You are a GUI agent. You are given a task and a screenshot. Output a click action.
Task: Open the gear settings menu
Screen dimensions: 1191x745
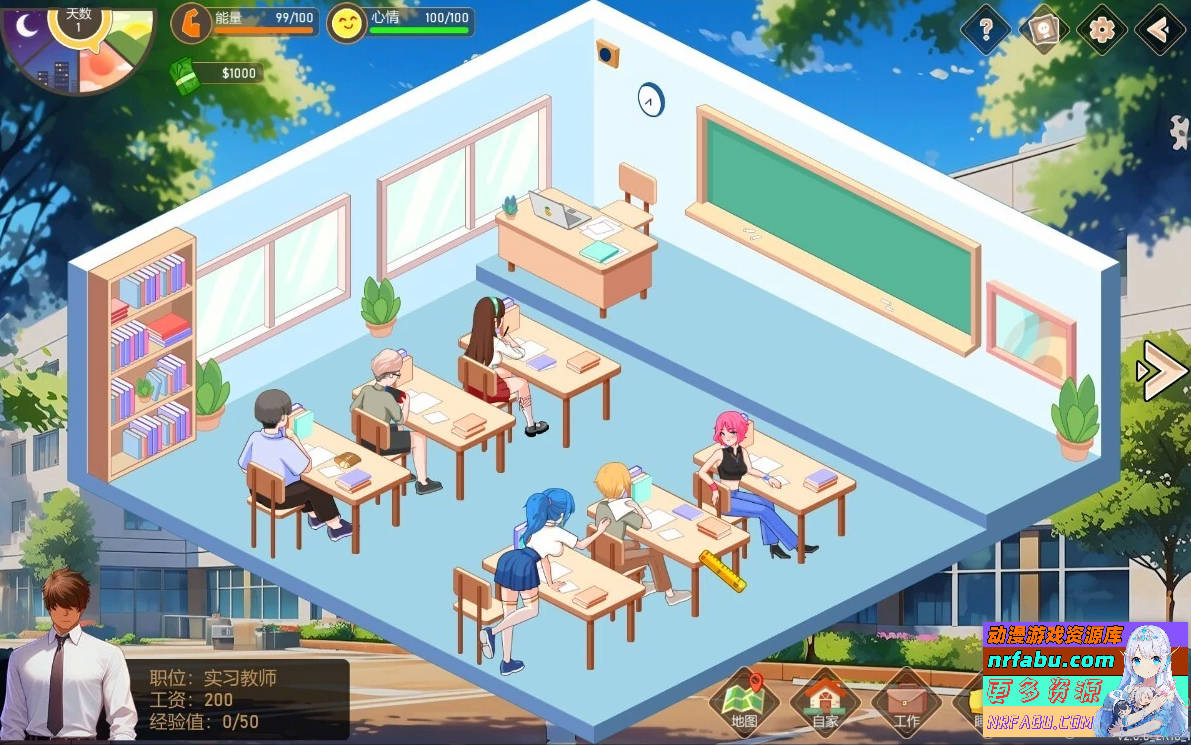click(1102, 30)
